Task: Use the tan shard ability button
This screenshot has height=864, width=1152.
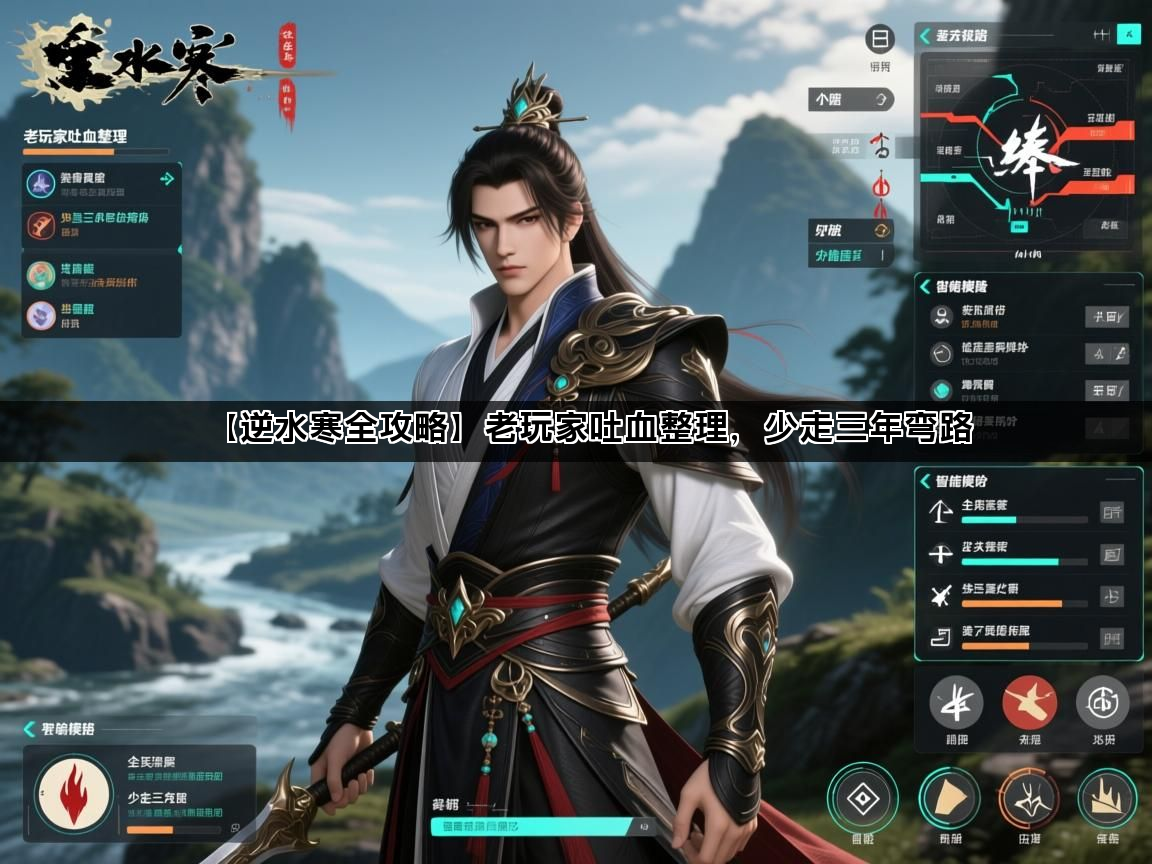Action: tap(949, 799)
